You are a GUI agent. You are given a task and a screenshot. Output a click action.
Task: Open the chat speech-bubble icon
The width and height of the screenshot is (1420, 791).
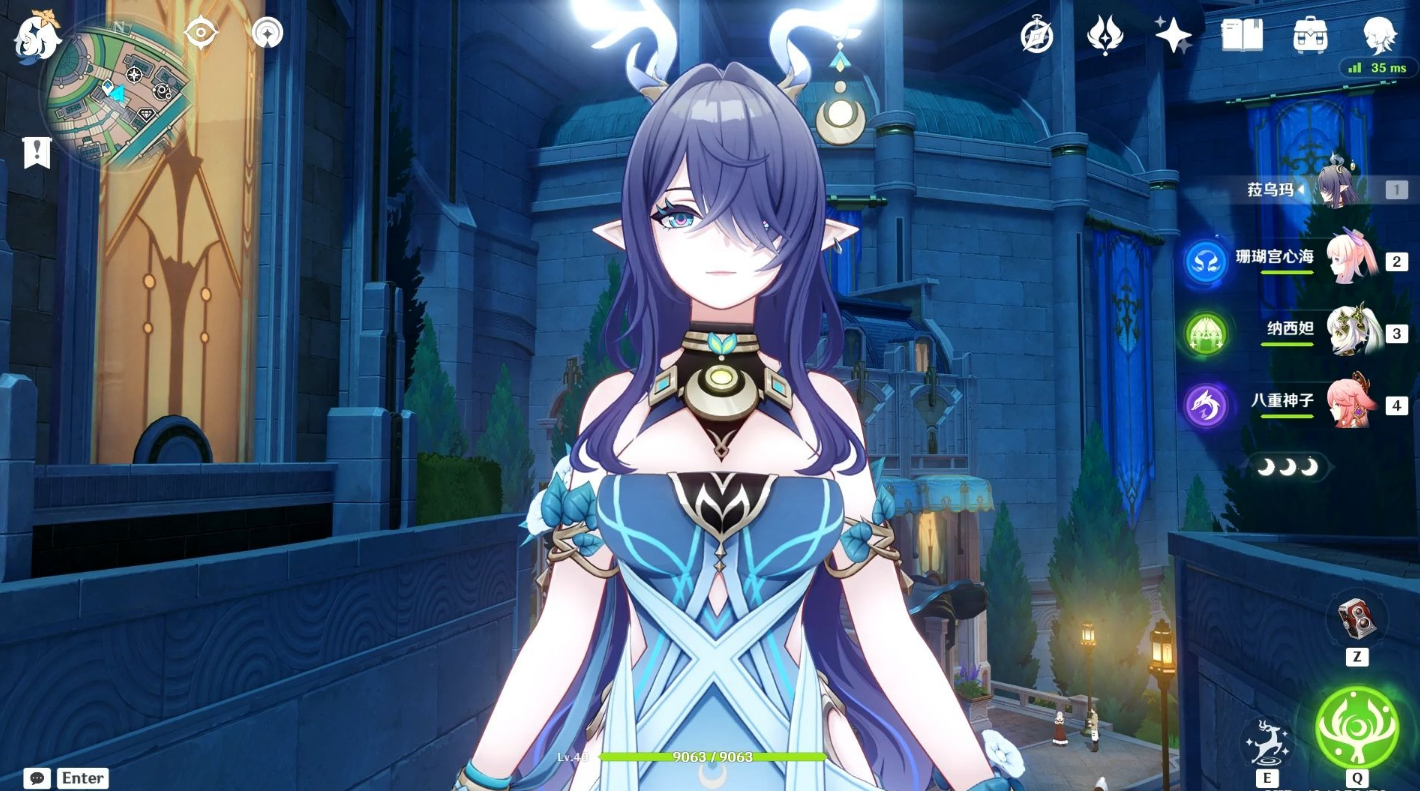click(x=37, y=778)
